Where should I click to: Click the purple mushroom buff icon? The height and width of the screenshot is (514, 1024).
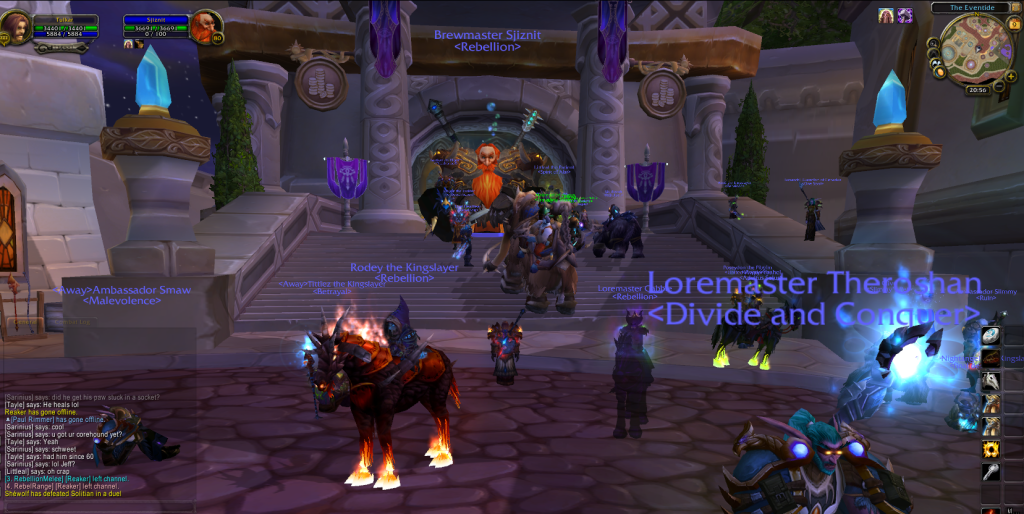904,15
